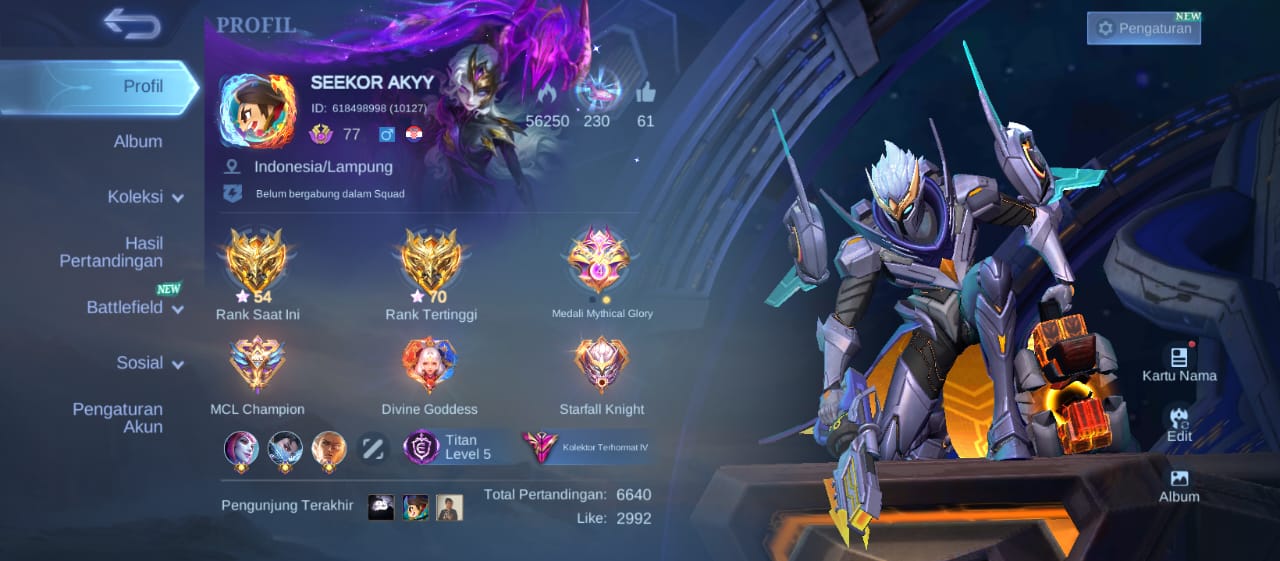1280x561 pixels.
Task: Go back using the return arrow
Action: coord(132,23)
